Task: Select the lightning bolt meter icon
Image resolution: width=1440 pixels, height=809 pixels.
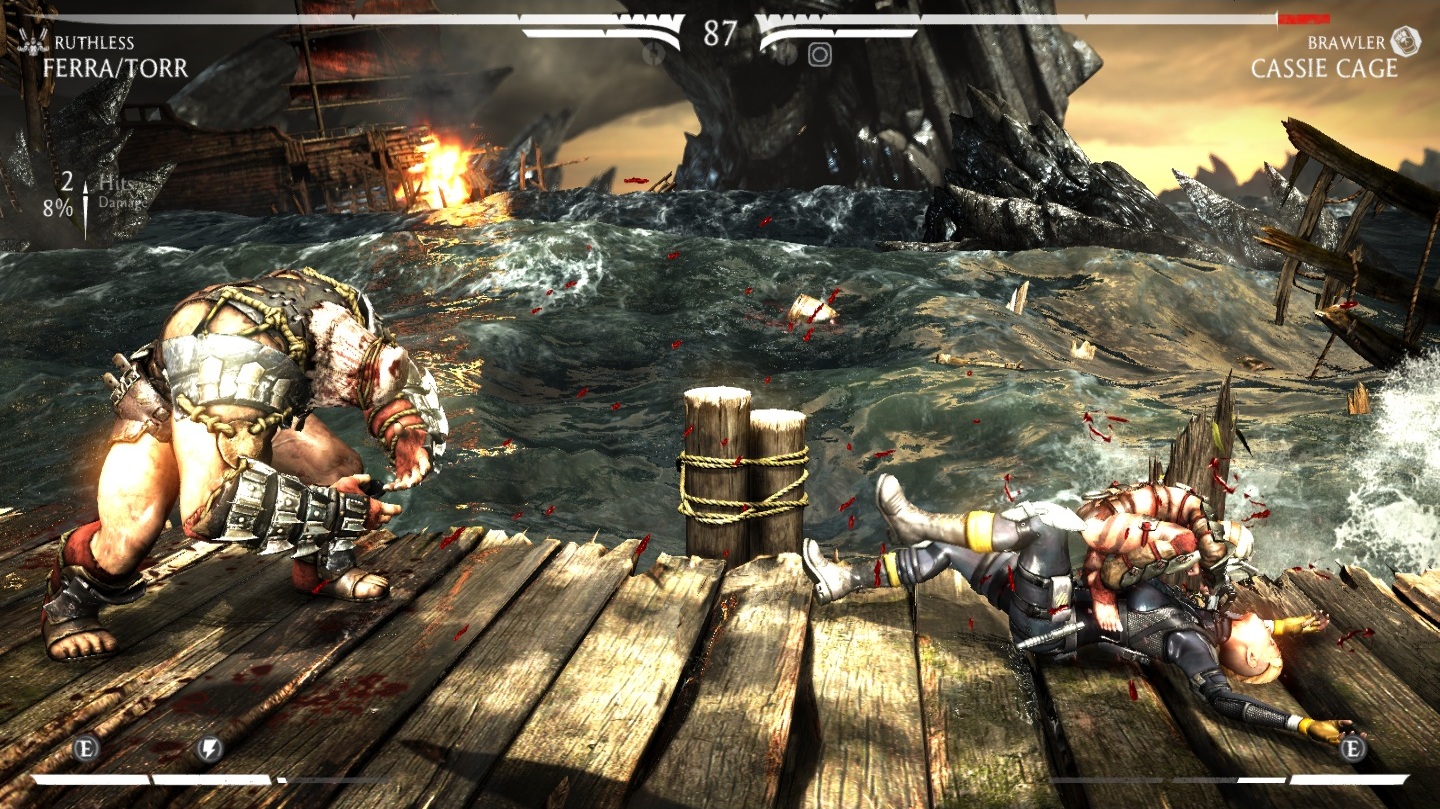Action: [209, 750]
